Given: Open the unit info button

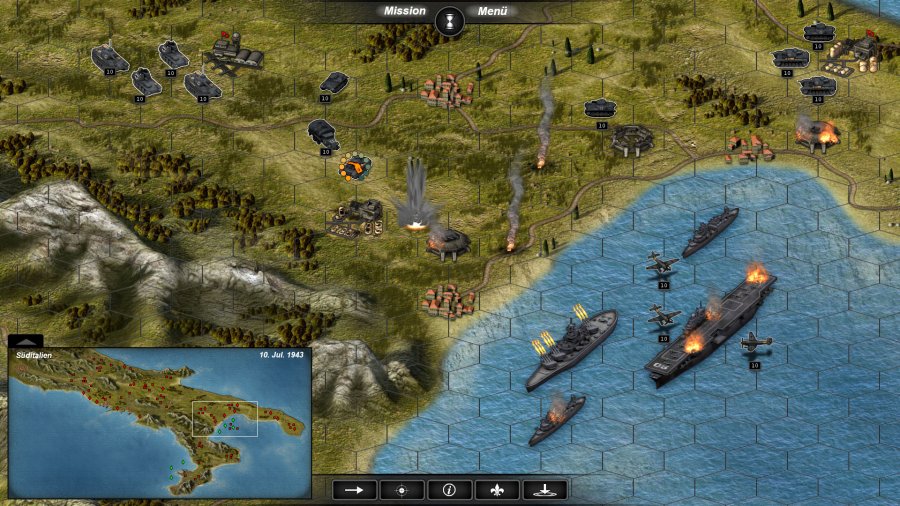Looking at the screenshot, I should (x=449, y=490).
